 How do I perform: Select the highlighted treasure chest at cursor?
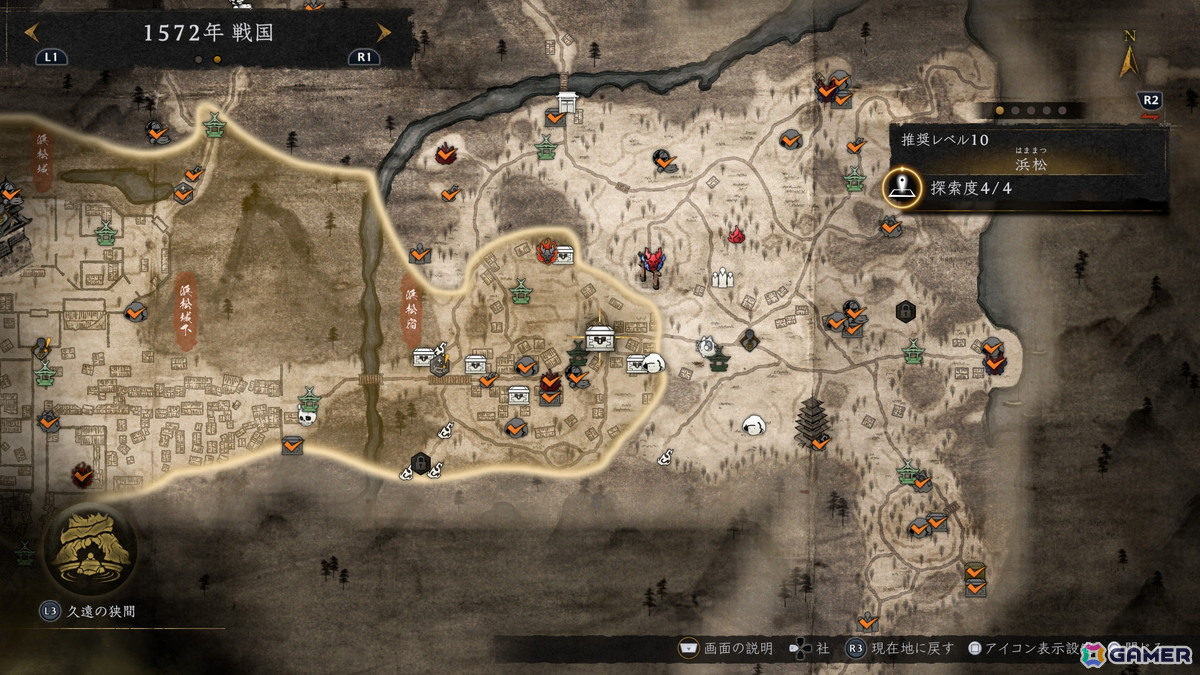pyautogui.click(x=600, y=337)
